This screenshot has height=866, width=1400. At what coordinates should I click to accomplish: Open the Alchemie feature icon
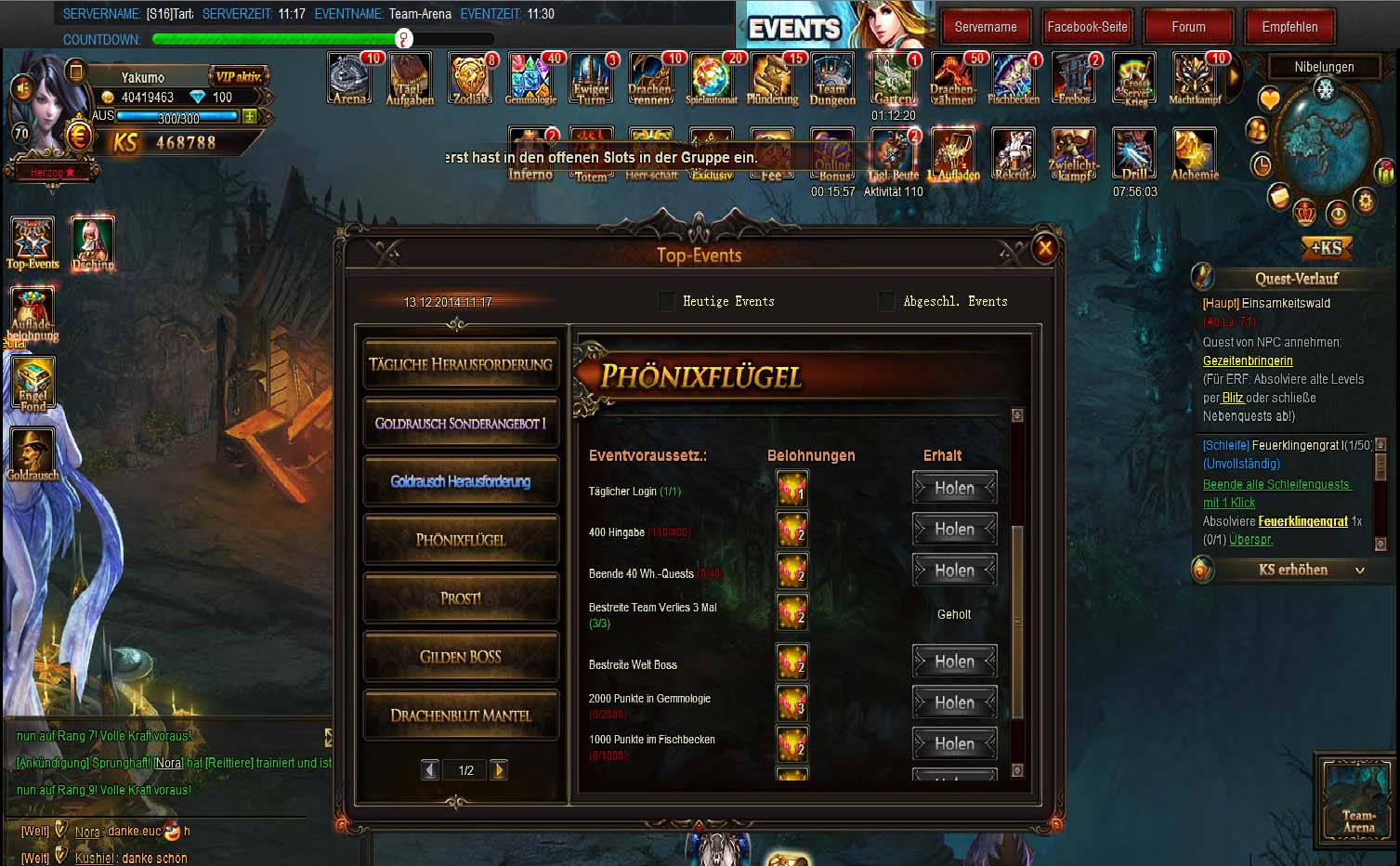coord(1194,153)
